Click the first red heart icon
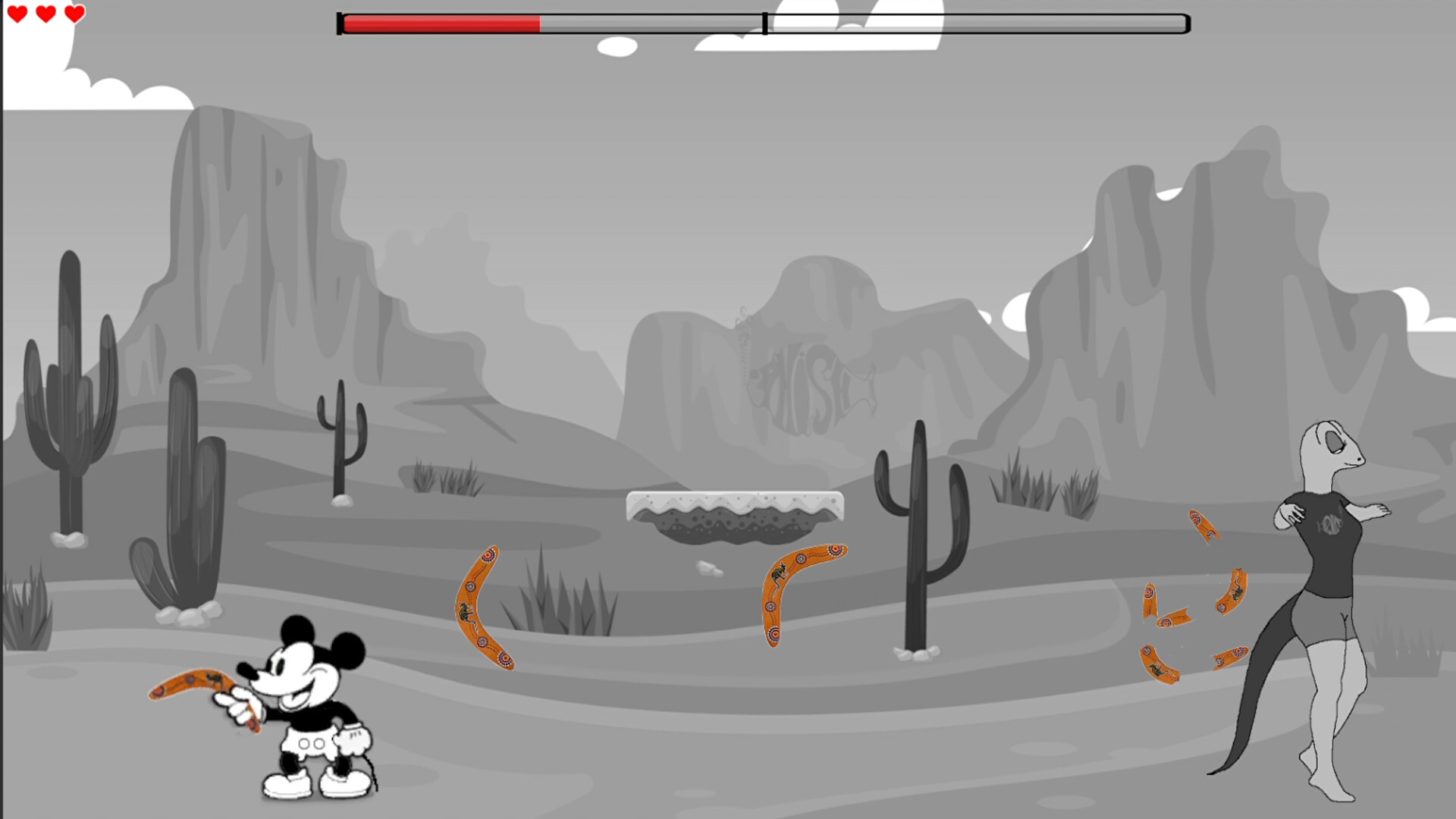Viewport: 1456px width, 819px height. [x=18, y=13]
